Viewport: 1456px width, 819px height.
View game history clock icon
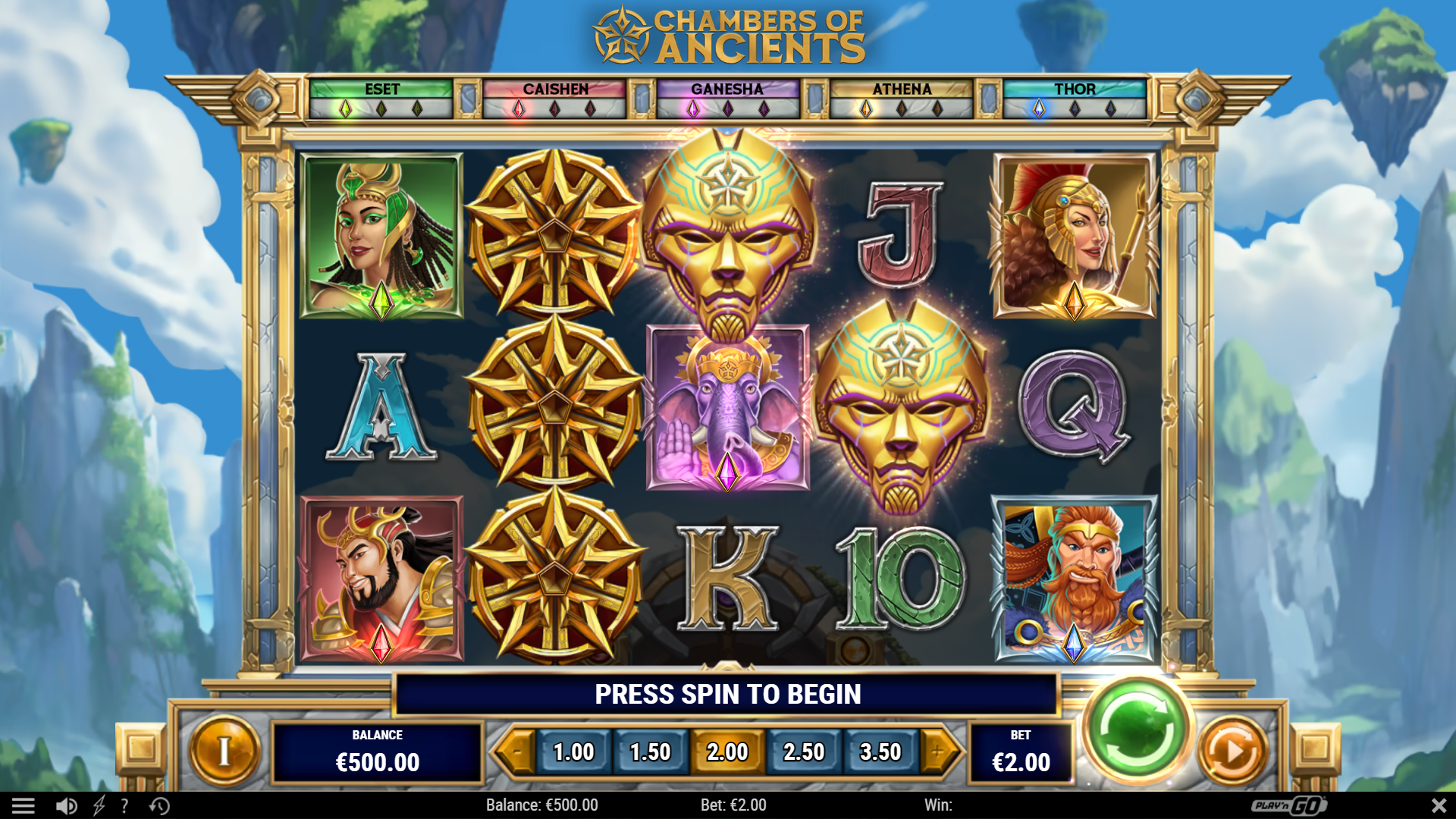(x=159, y=805)
